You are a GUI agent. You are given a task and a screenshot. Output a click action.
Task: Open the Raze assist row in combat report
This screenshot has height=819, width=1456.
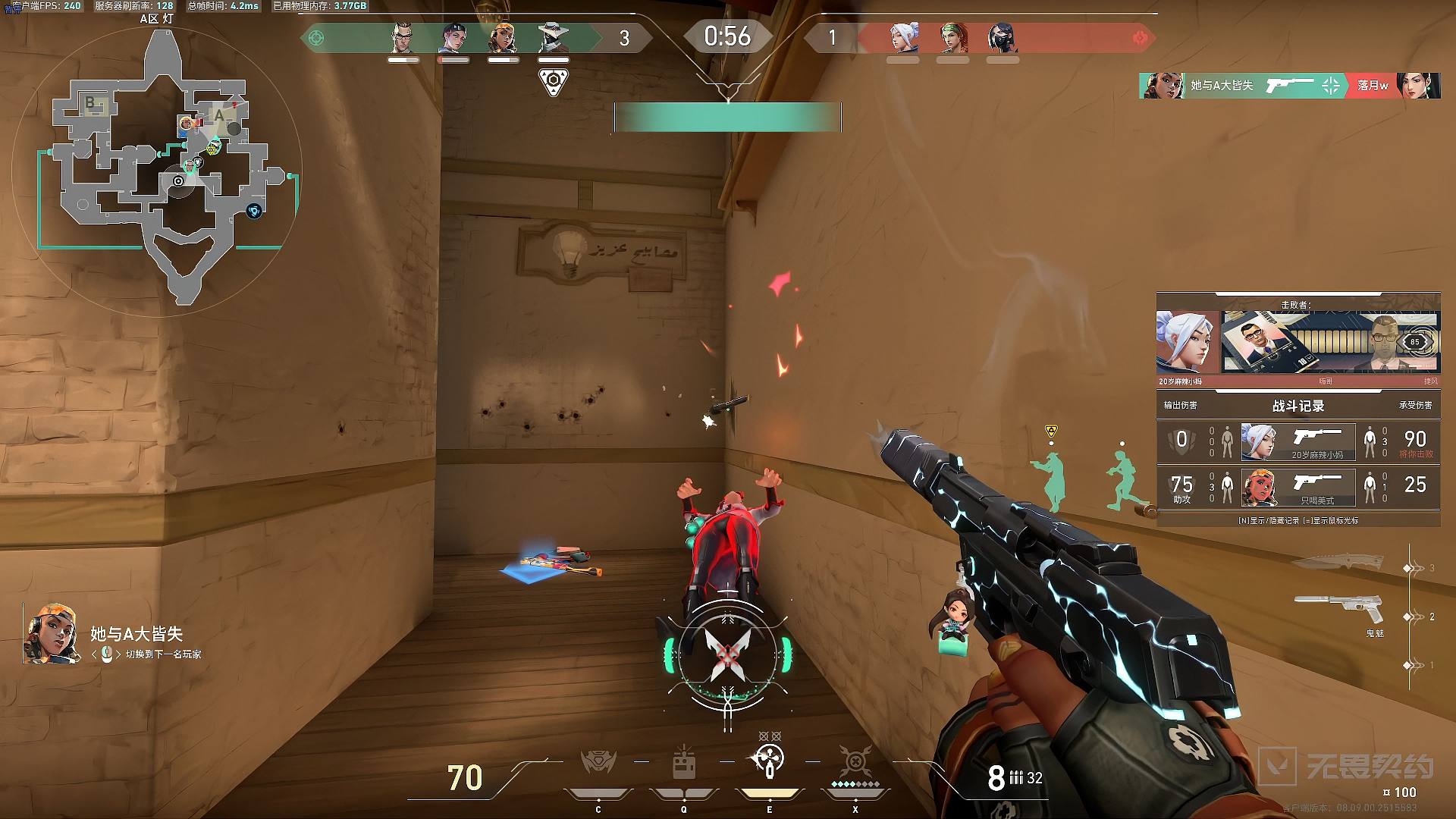[x=1298, y=487]
